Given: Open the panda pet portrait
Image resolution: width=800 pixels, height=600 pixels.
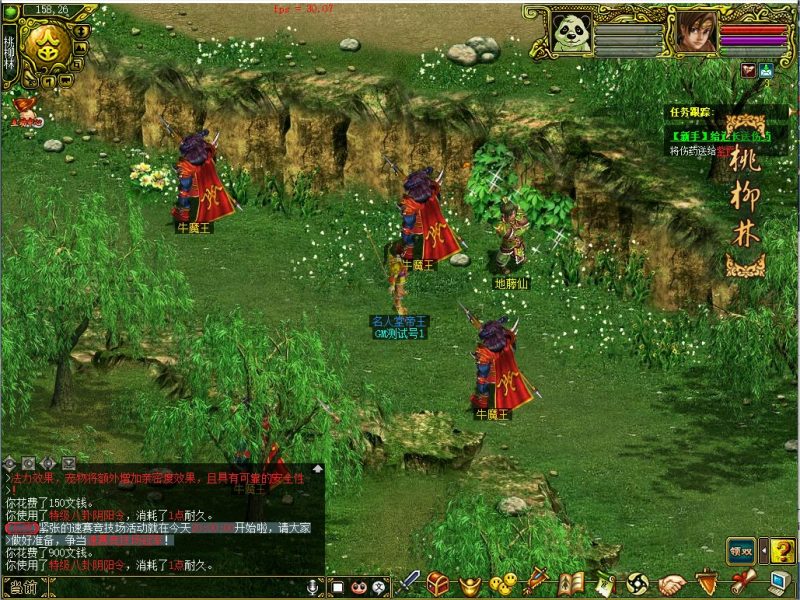Looking at the screenshot, I should coord(571,32).
